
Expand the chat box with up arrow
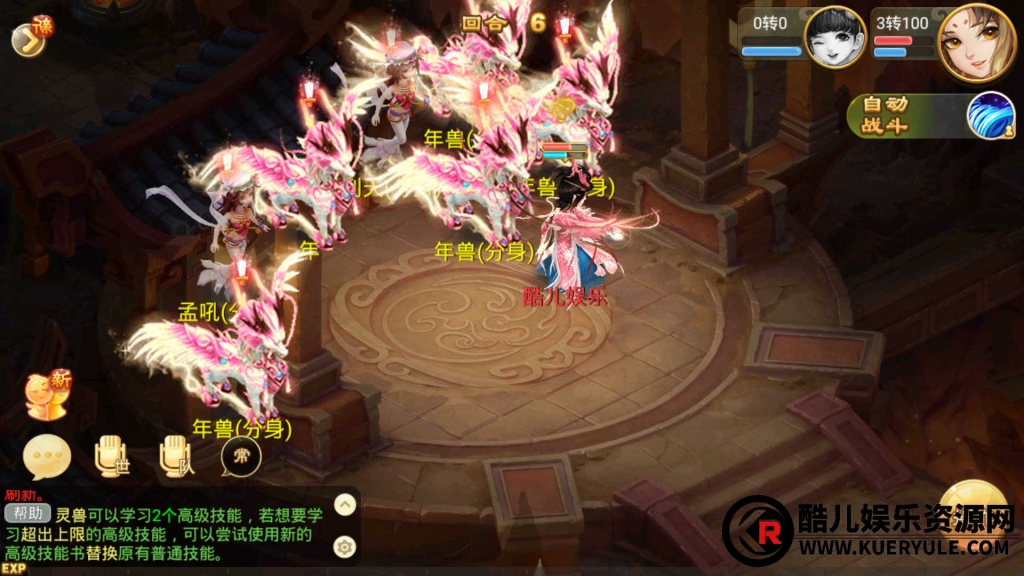(344, 504)
